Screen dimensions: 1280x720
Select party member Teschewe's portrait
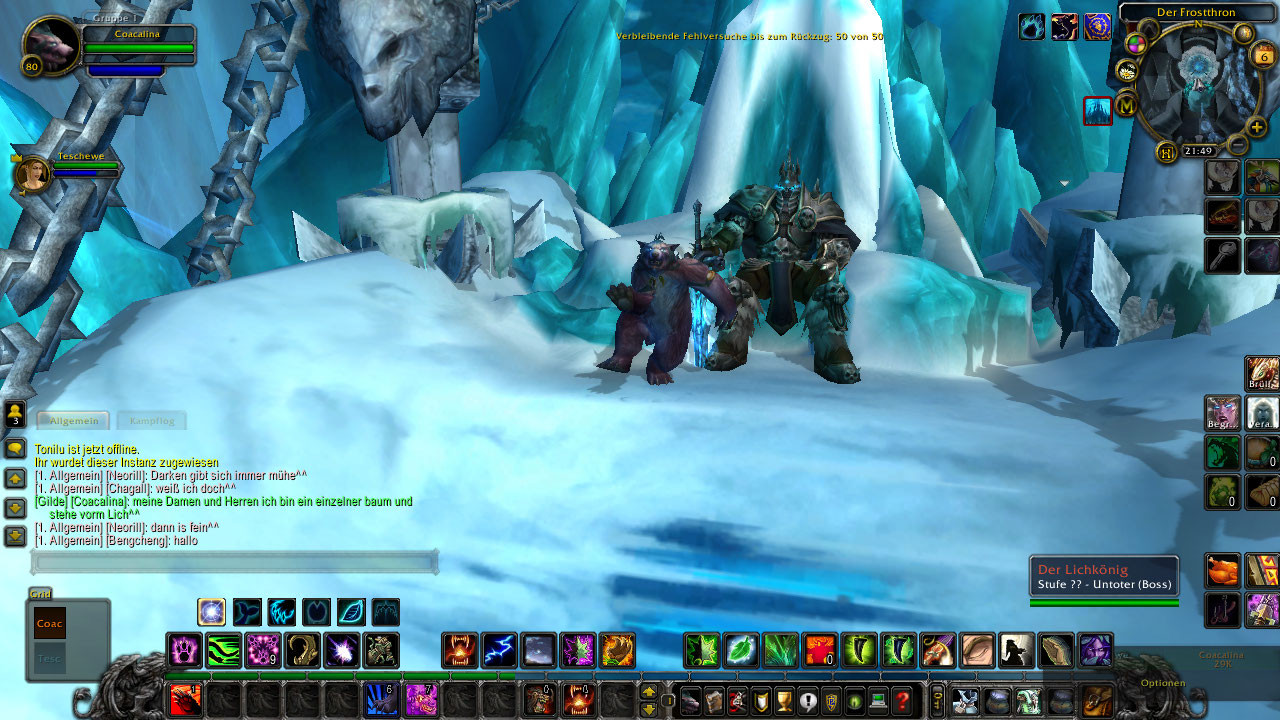[x=33, y=174]
